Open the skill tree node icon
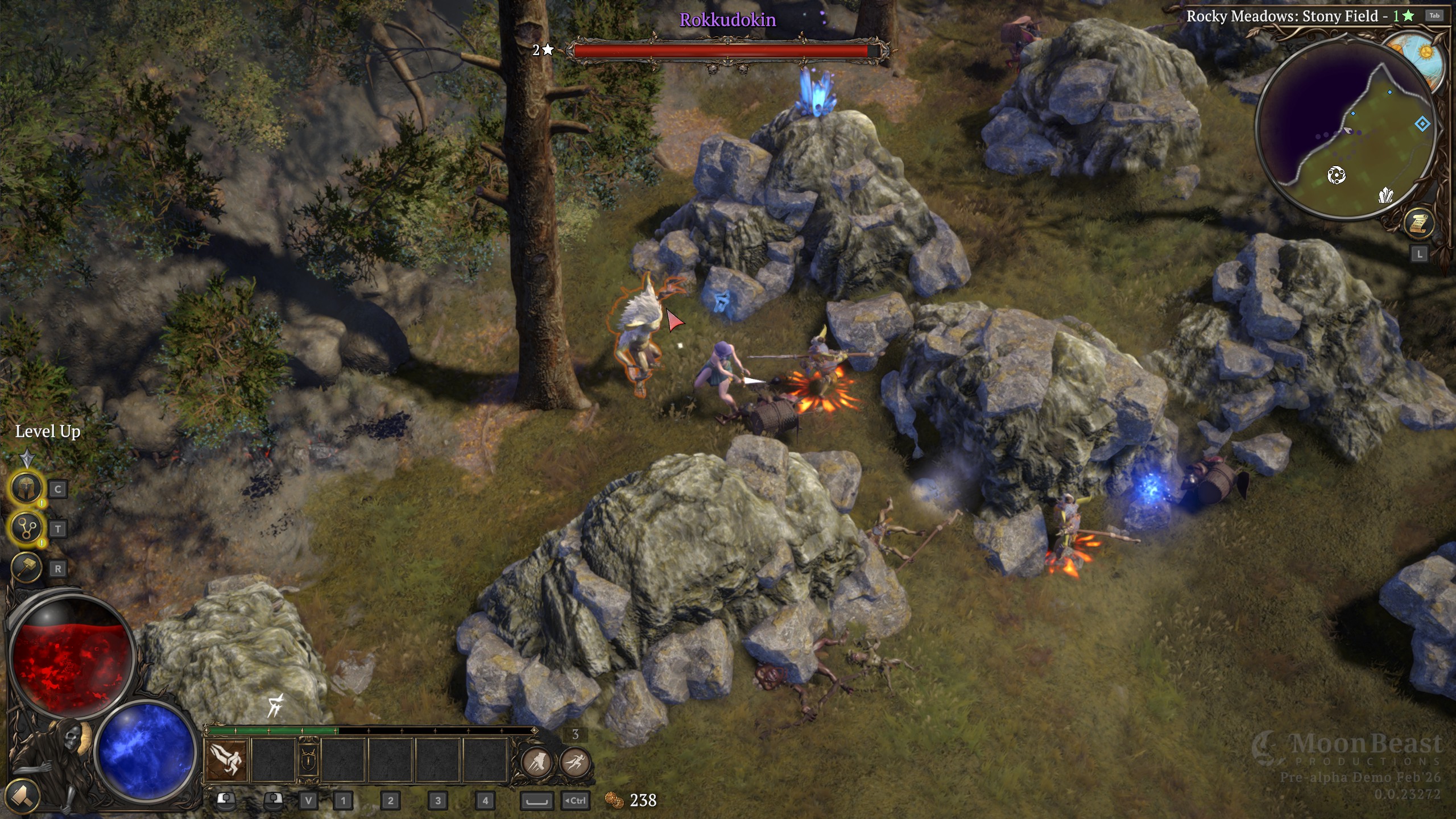This screenshot has width=1456, height=819. pyautogui.click(x=26, y=528)
